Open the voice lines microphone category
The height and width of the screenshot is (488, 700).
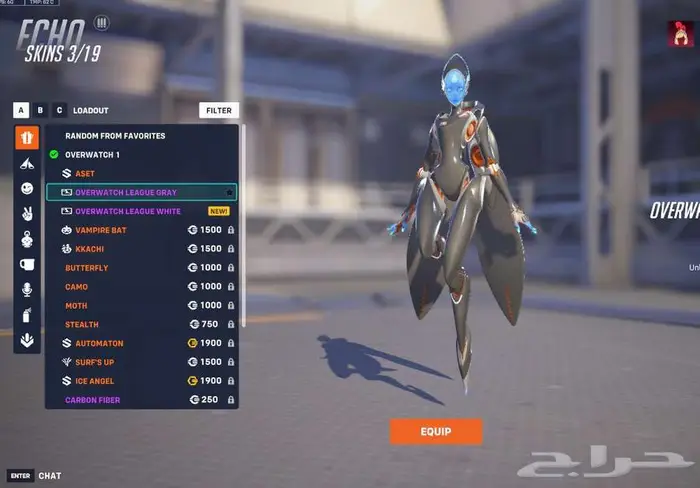[x=27, y=289]
